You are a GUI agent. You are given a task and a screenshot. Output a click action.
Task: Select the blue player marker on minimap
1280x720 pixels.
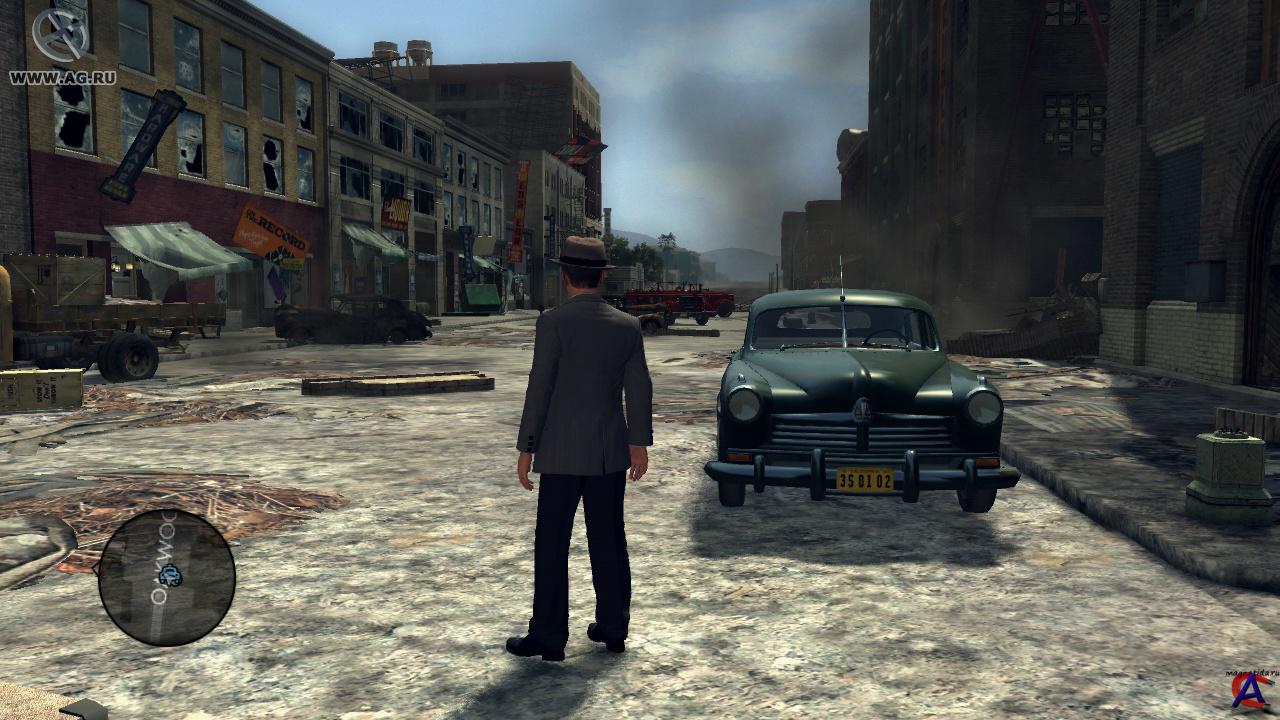171,574
